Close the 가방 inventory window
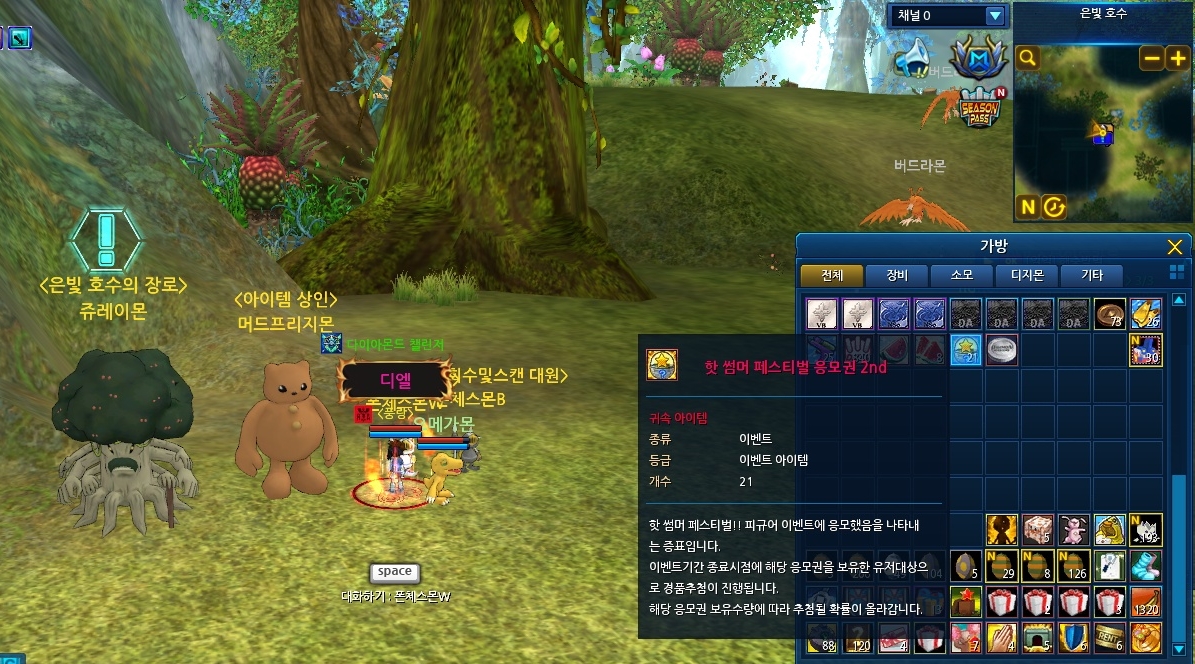This screenshot has width=1195, height=664. [1175, 247]
